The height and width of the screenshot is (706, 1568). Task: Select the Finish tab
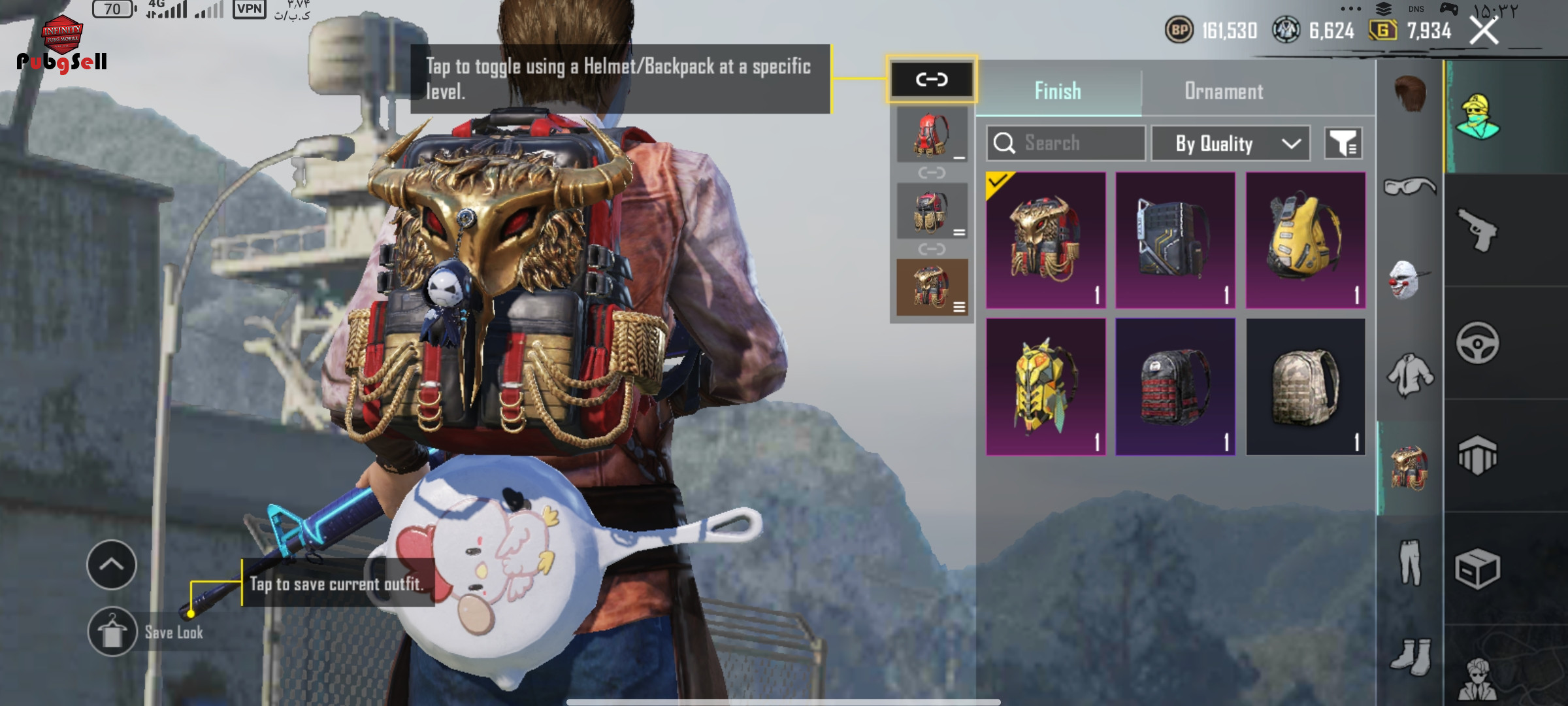[x=1058, y=91]
